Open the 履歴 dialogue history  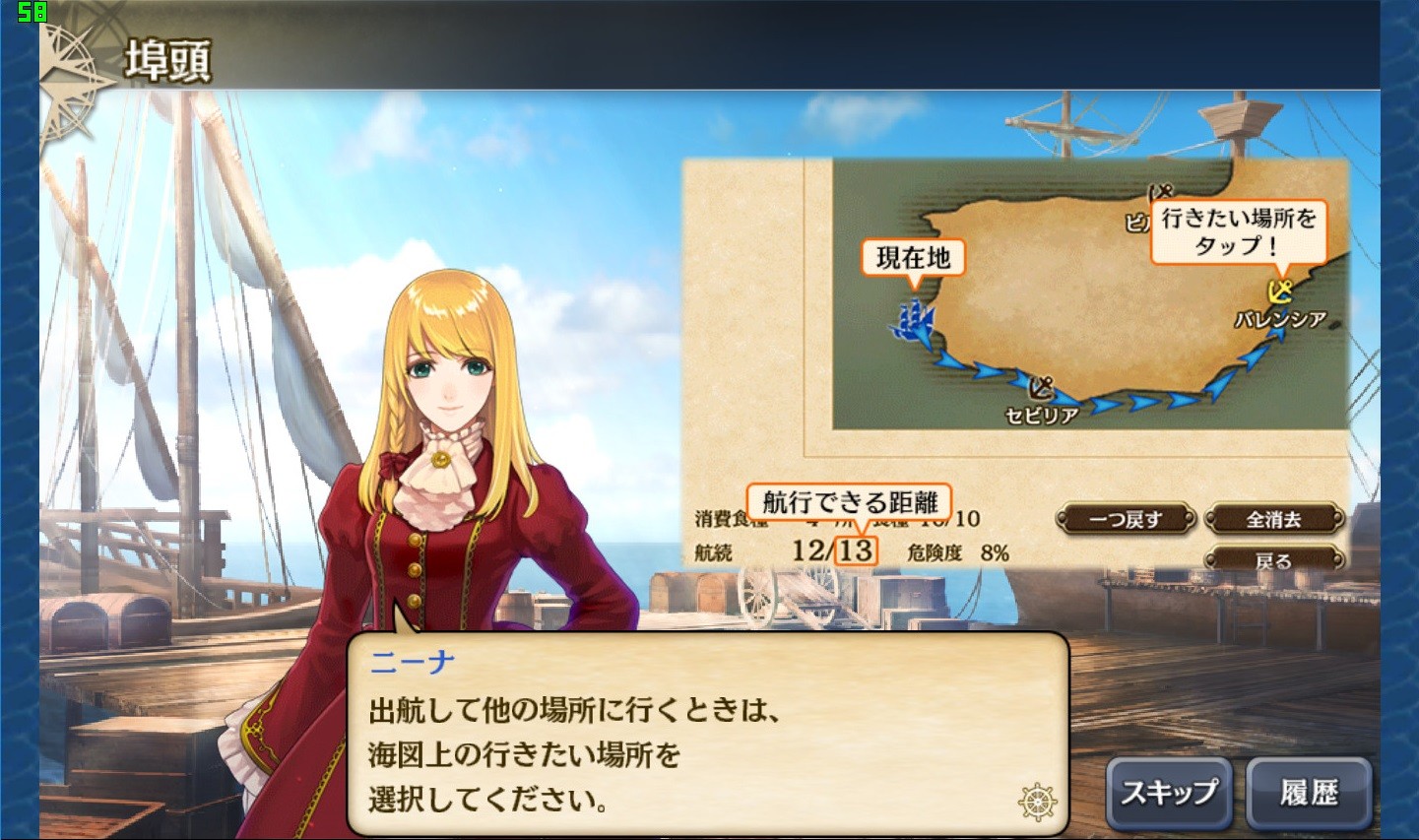(1309, 793)
